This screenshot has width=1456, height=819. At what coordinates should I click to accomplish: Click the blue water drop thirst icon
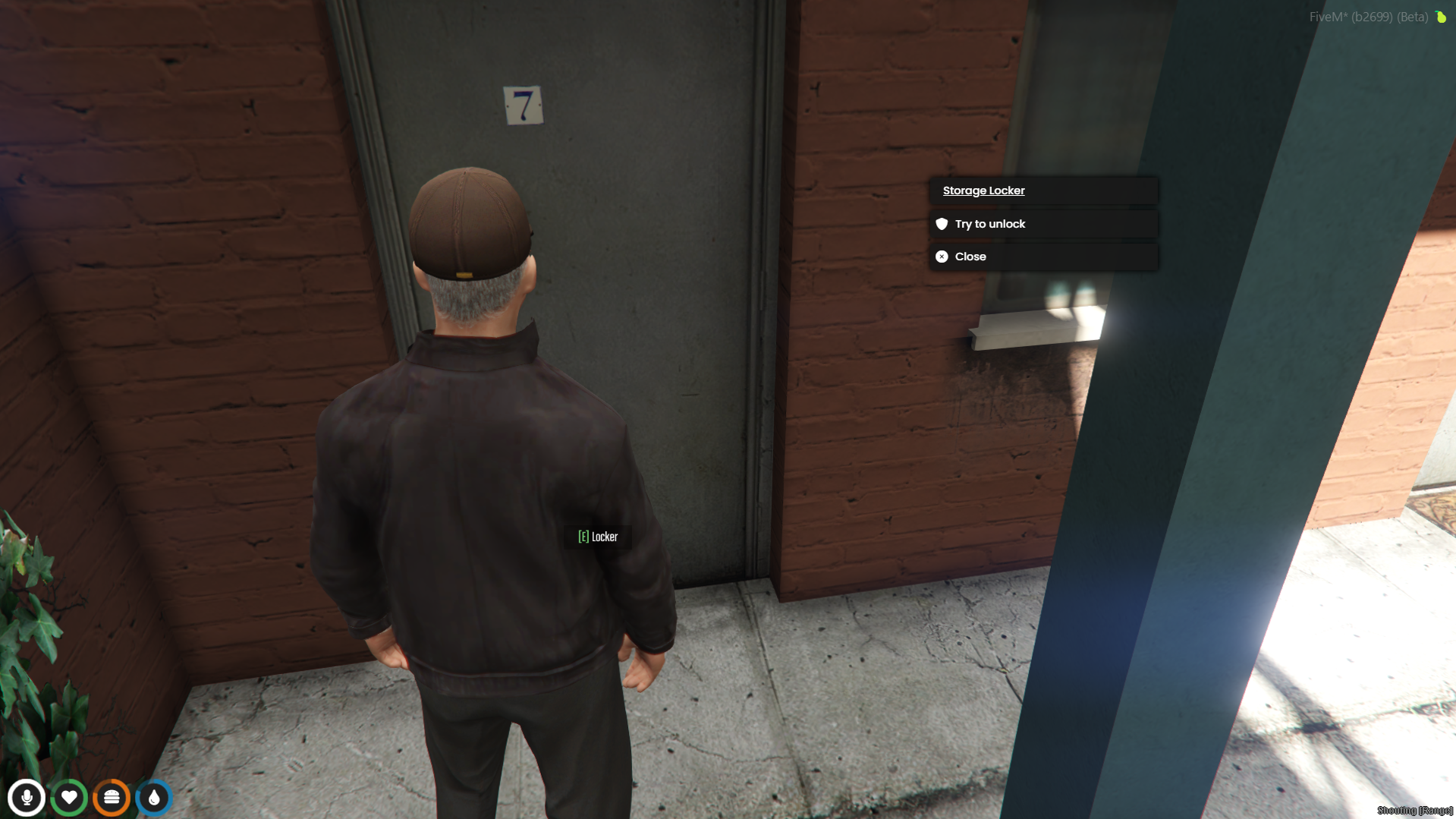153,797
